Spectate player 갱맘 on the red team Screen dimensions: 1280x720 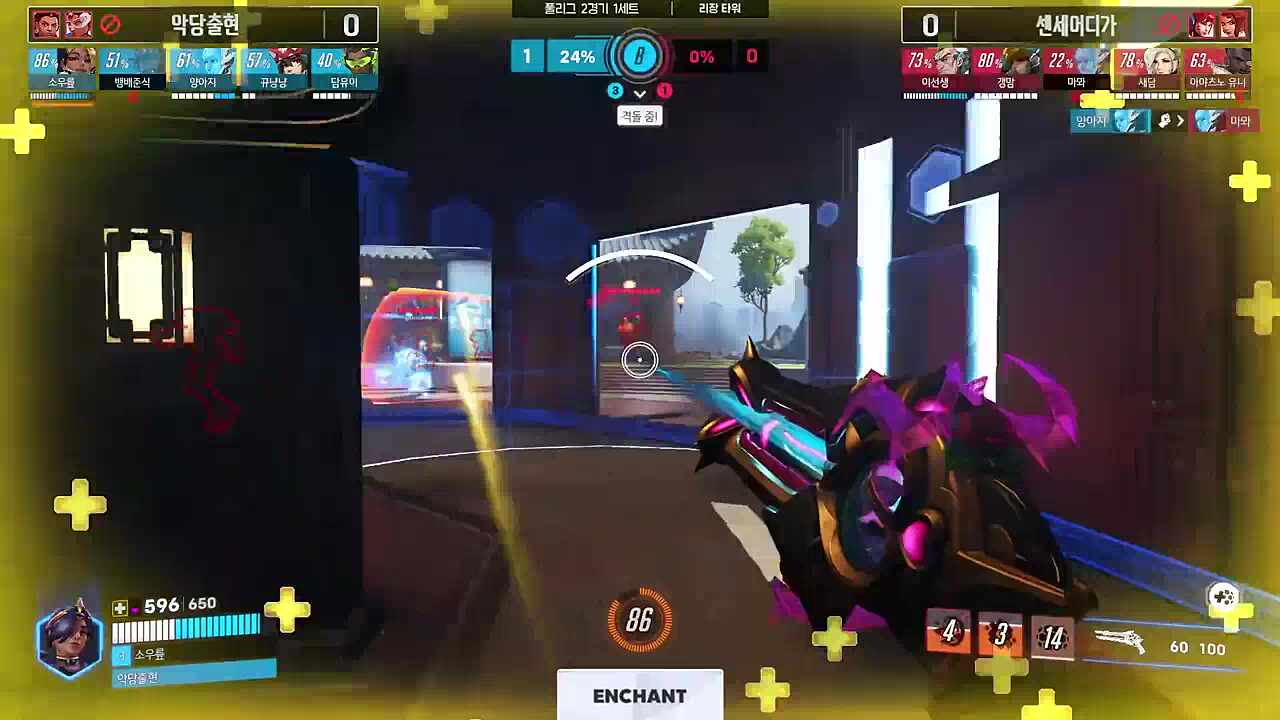1006,69
